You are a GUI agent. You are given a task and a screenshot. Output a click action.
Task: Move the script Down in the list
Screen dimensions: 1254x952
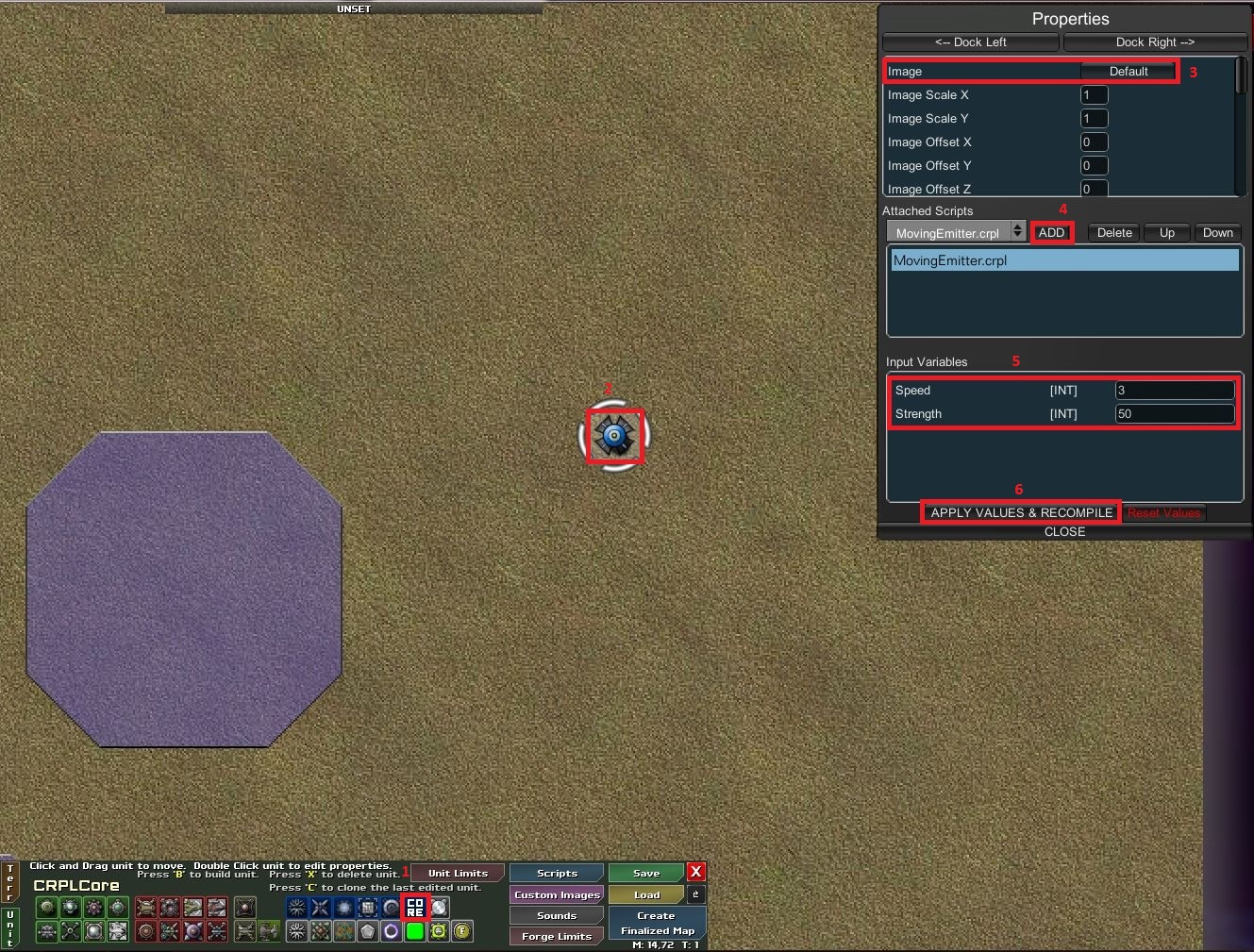(1218, 233)
